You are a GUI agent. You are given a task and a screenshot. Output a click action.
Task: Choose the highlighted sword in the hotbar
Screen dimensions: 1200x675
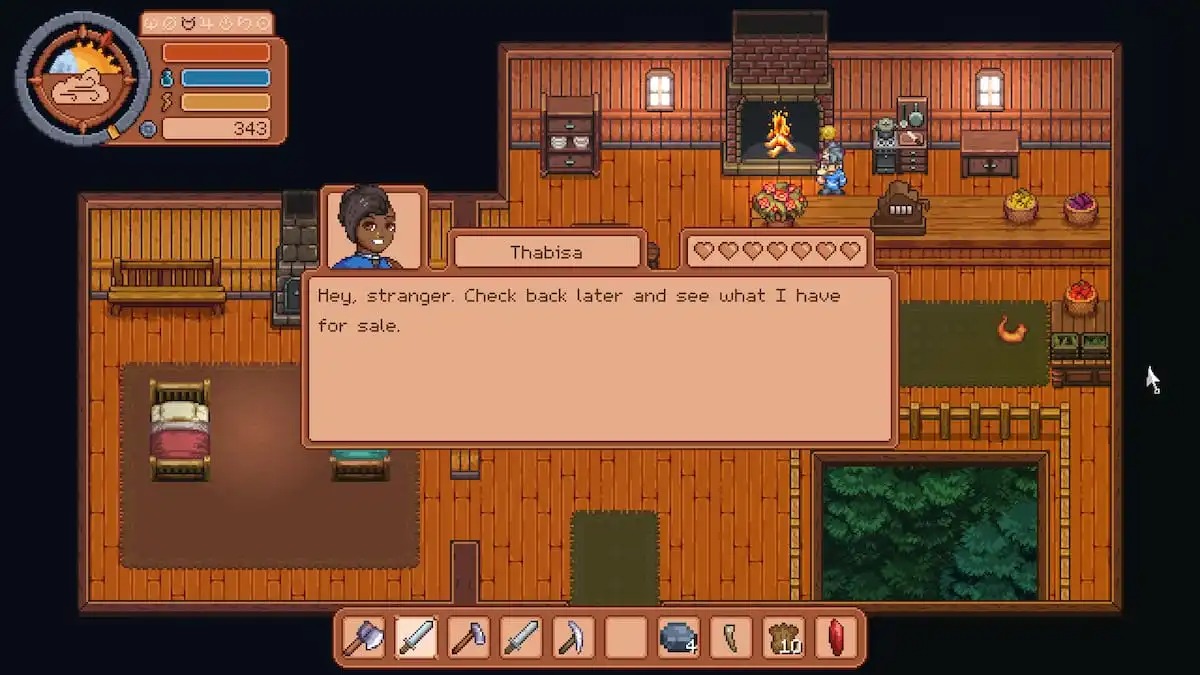[416, 637]
